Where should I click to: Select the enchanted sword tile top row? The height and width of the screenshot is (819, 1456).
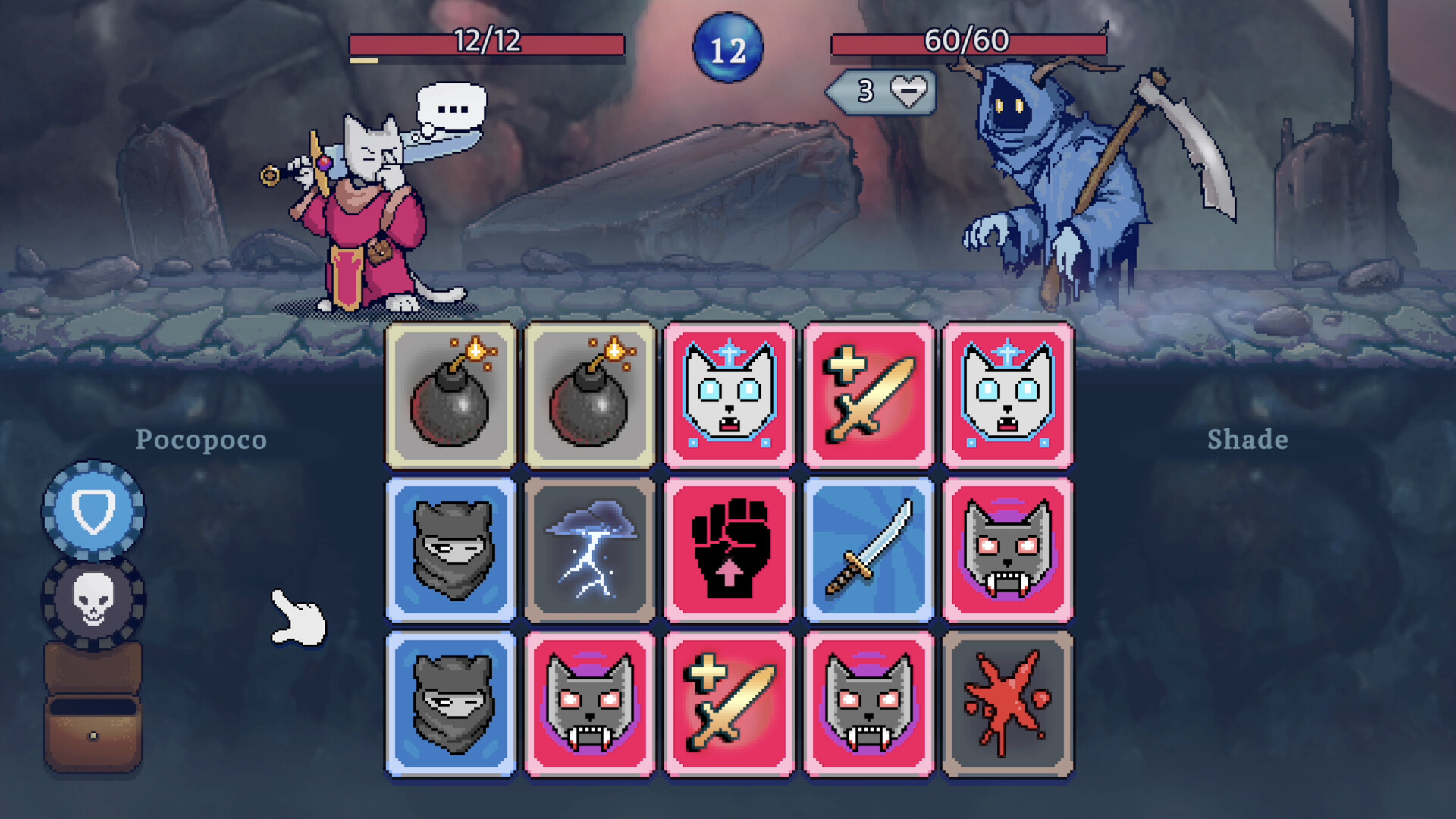[868, 395]
